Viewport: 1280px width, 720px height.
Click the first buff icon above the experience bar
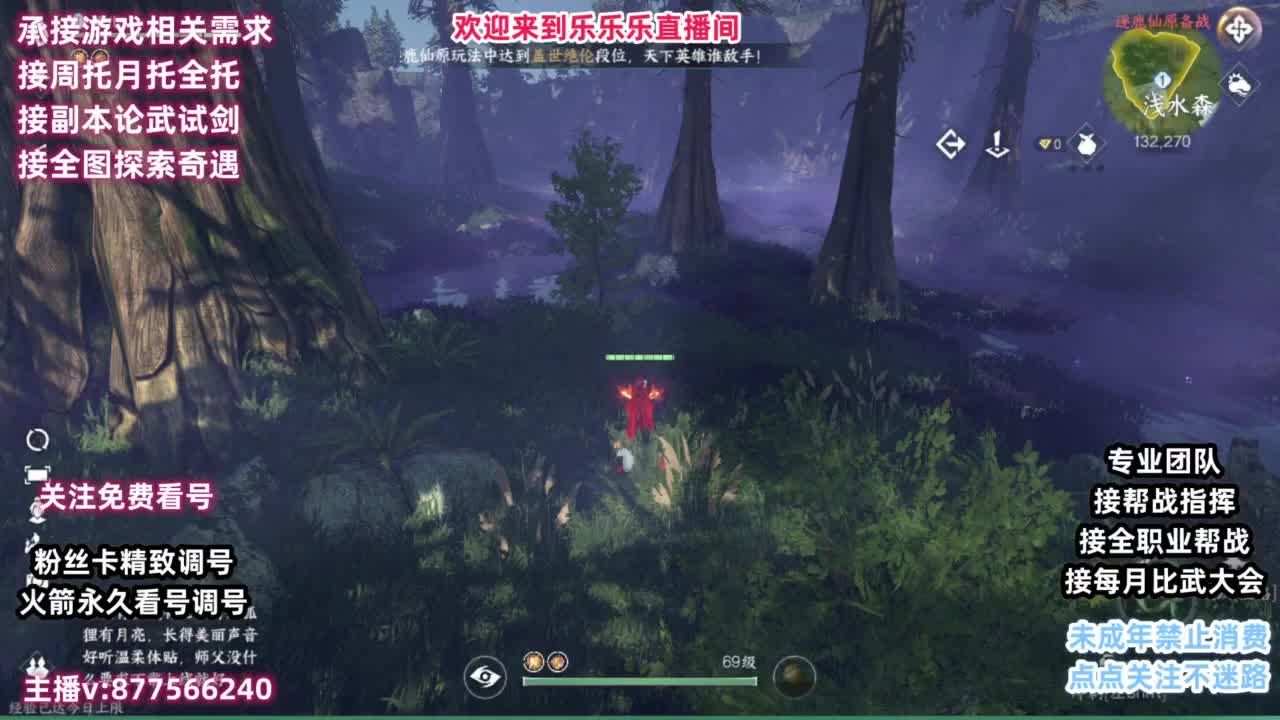(x=534, y=661)
